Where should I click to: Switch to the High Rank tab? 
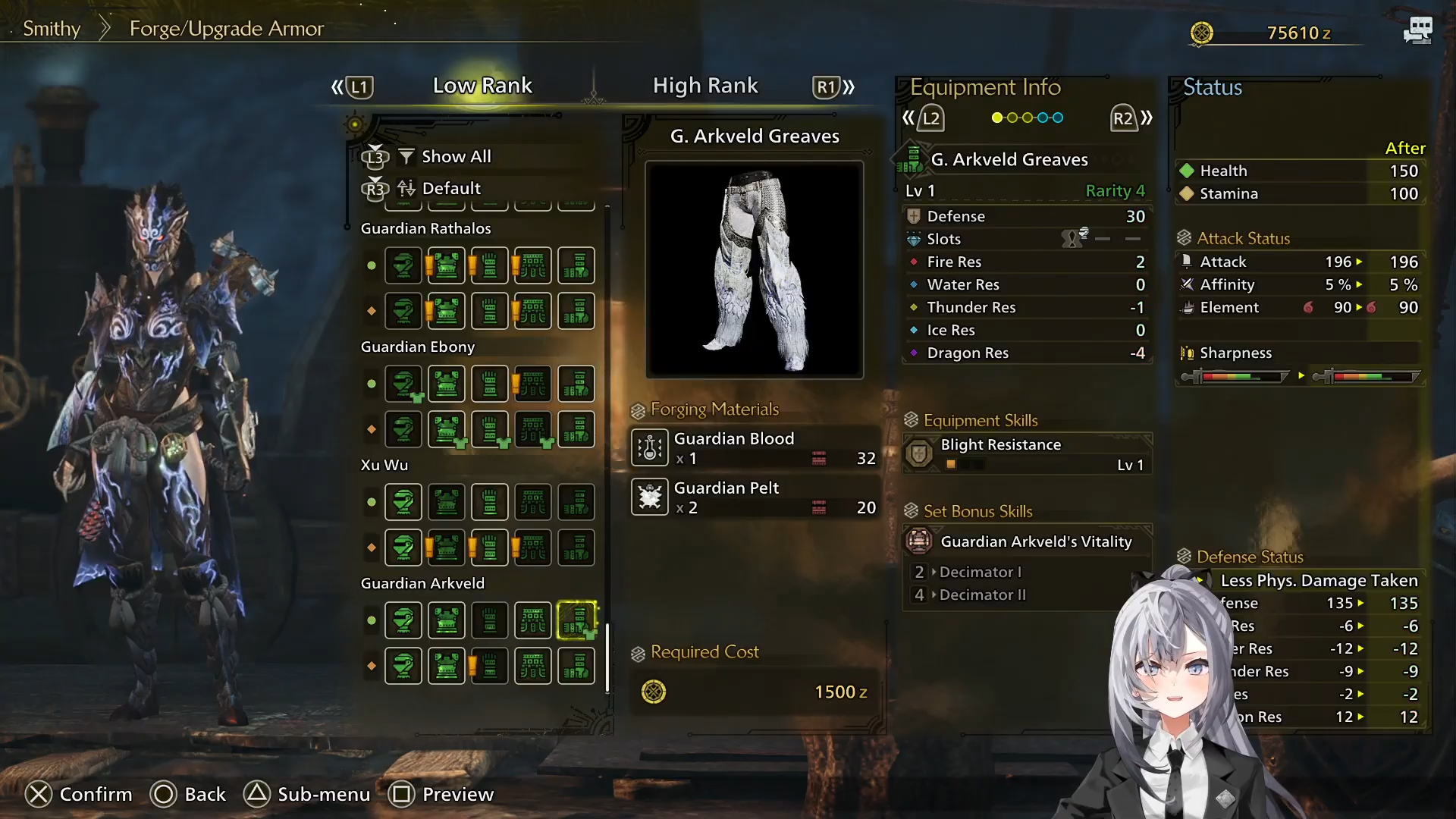pos(704,86)
